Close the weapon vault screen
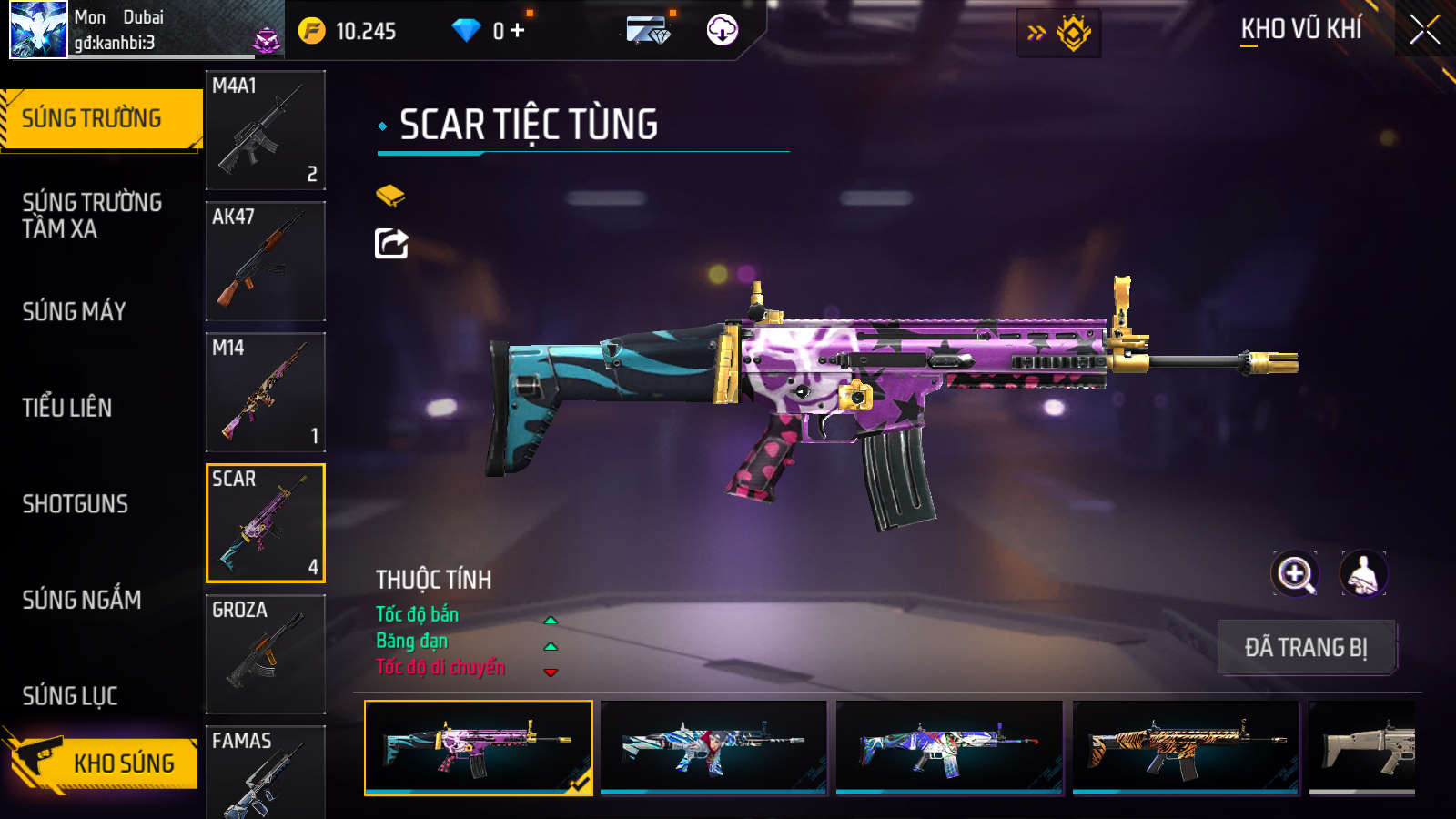The width and height of the screenshot is (1456, 819). 1424,30
